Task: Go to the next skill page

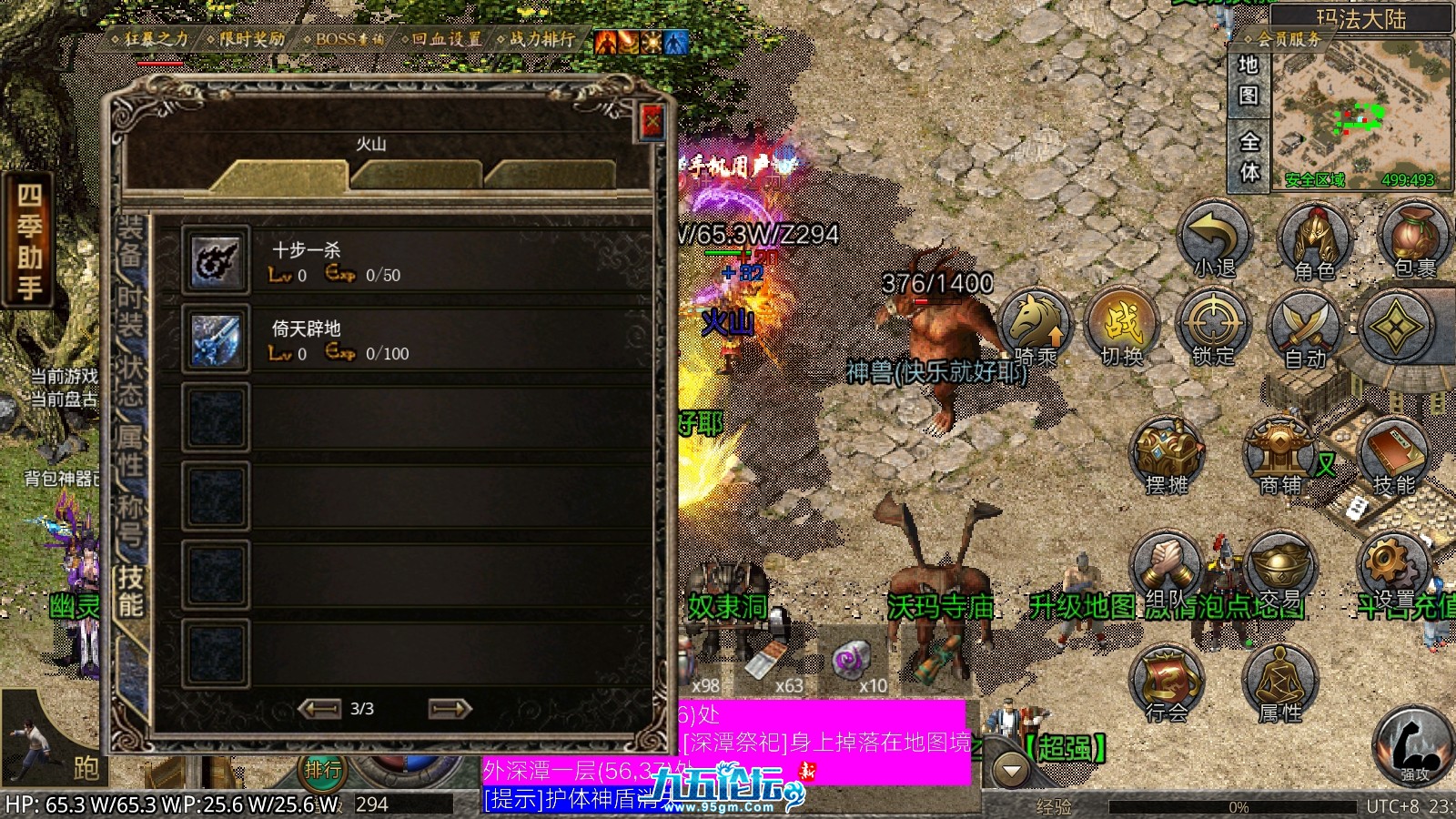Action: click(x=450, y=708)
